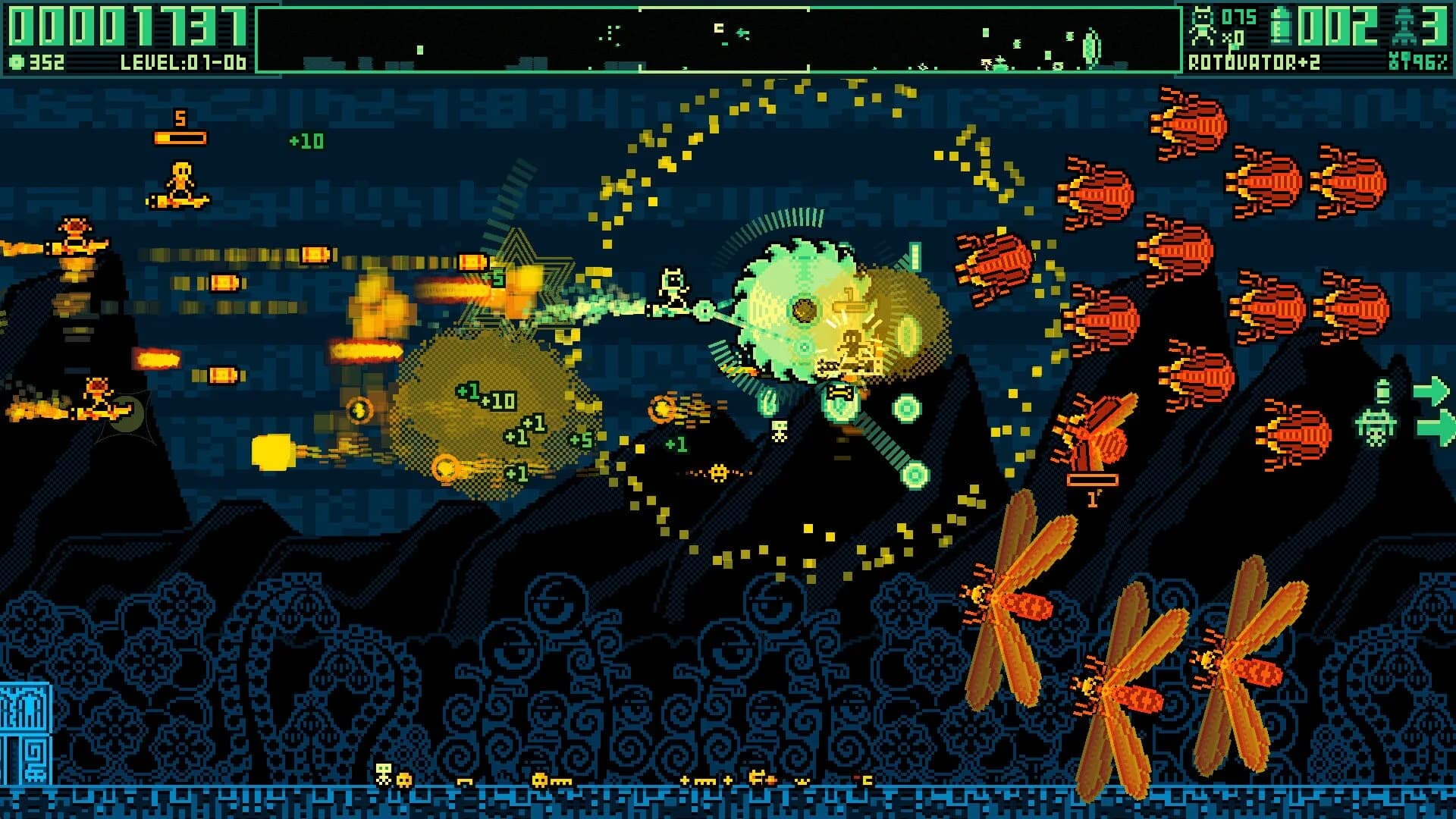Expand the enemy health bar labeled 5
Viewport: 1456px width, 819px height.
180,136
